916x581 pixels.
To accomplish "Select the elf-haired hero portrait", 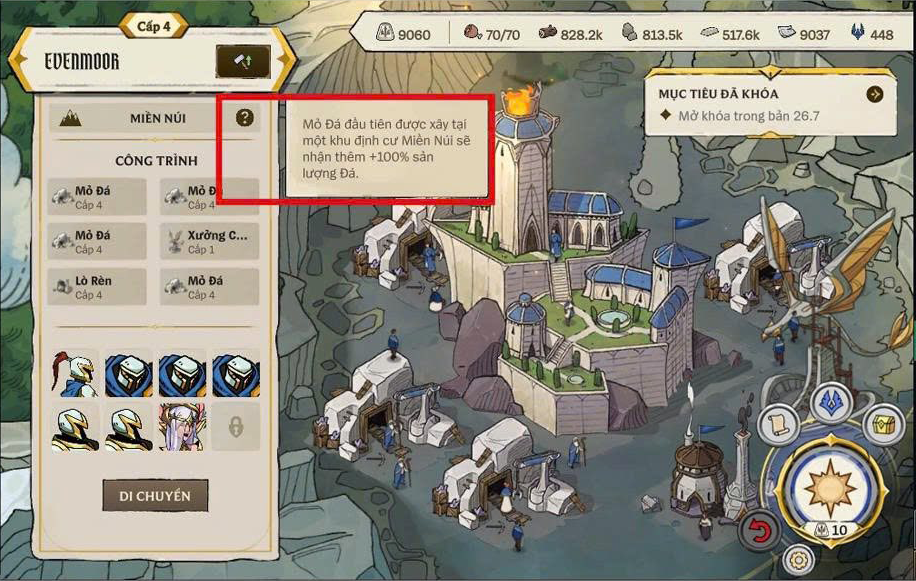I will click(182, 426).
